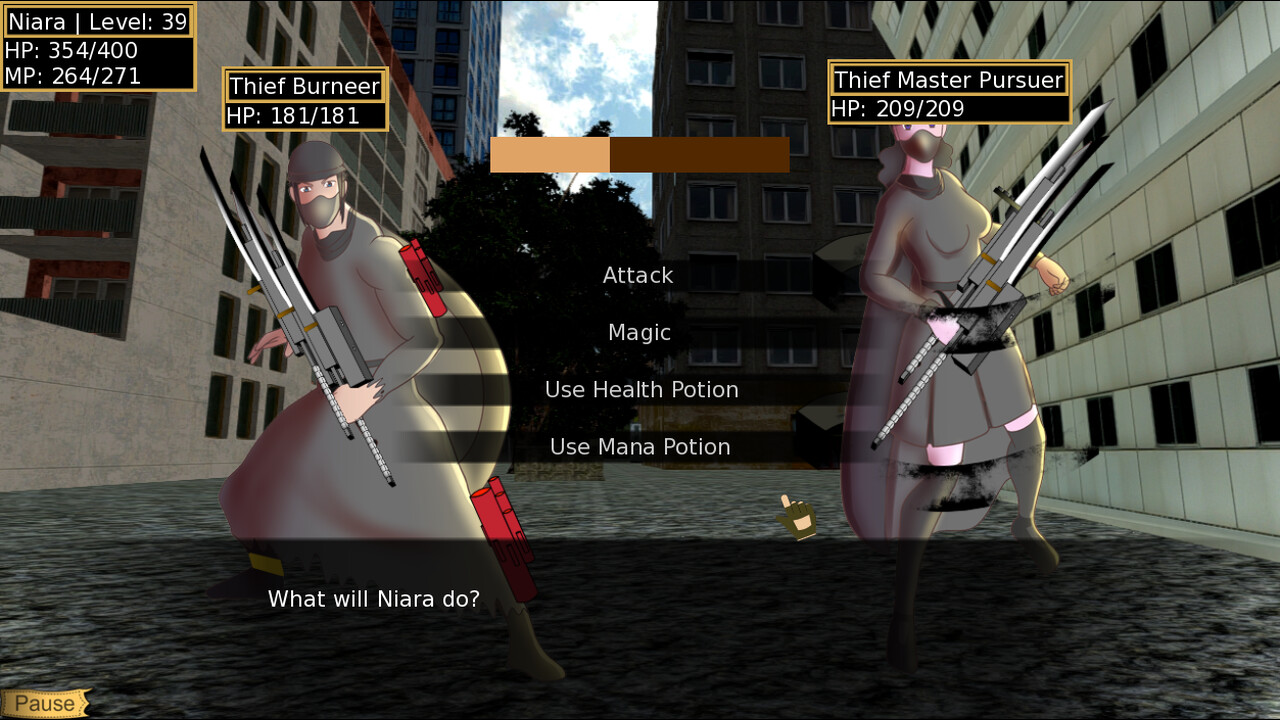Click the 'What will Niara do?' prompt
Viewport: 1280px width, 720px height.
tap(373, 598)
